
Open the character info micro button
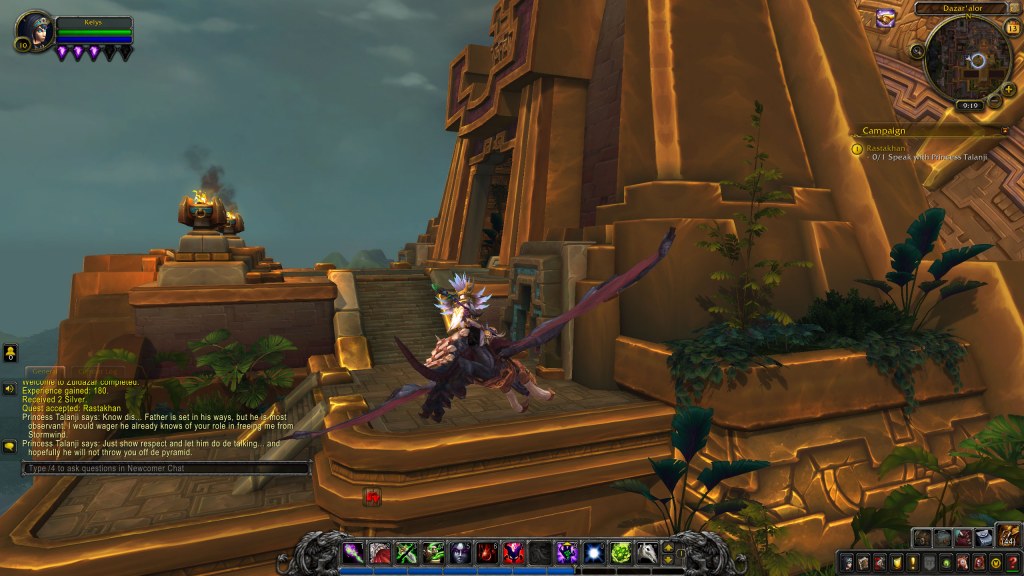click(x=847, y=563)
